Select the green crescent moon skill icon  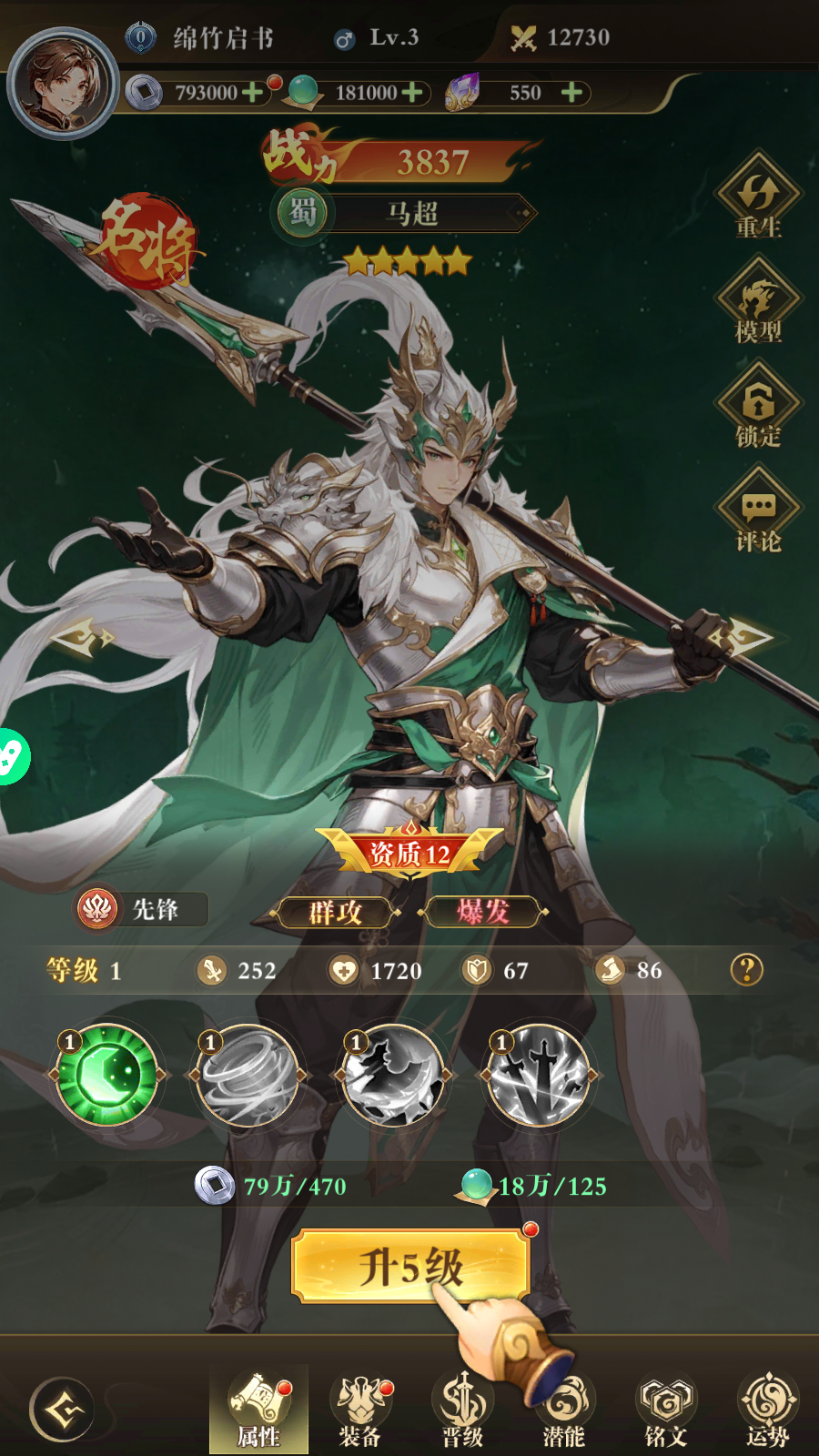[x=107, y=1076]
